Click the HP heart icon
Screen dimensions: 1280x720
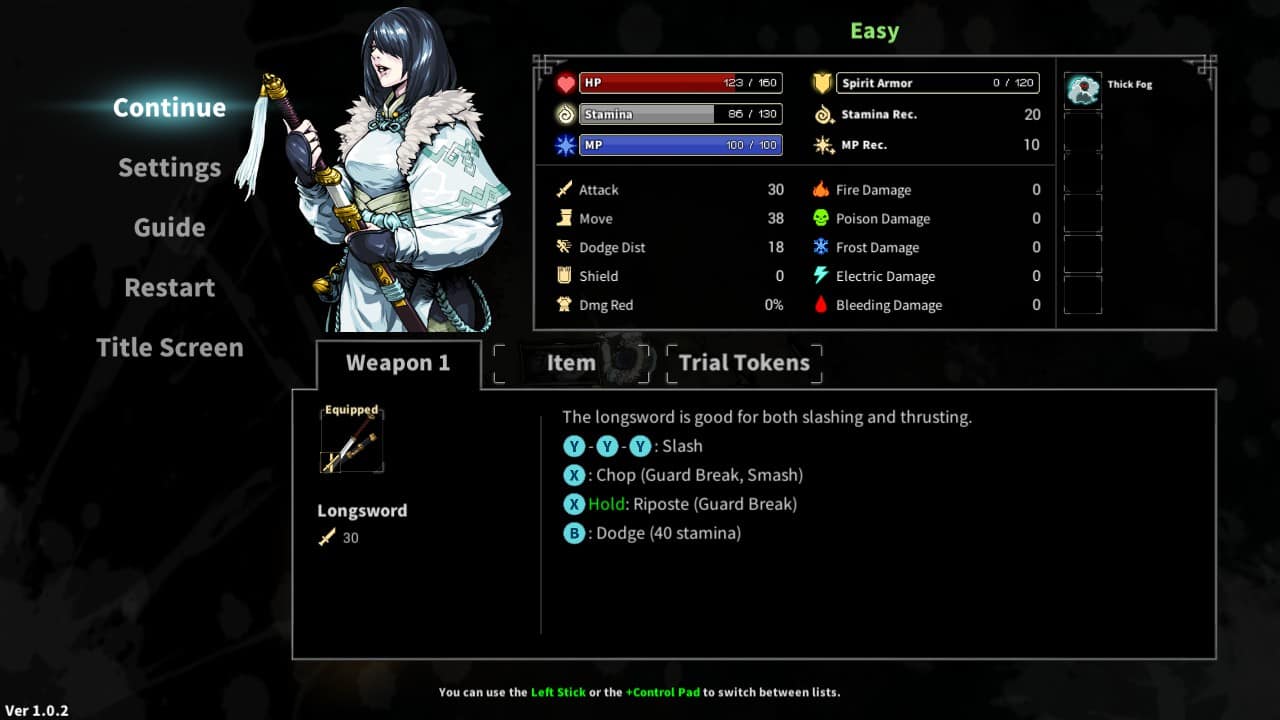(567, 82)
